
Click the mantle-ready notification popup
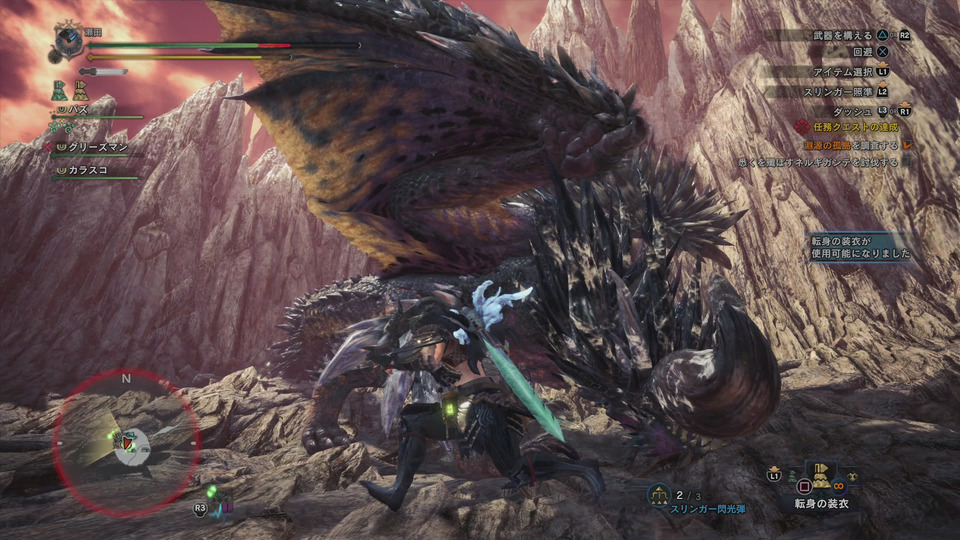[x=860, y=247]
